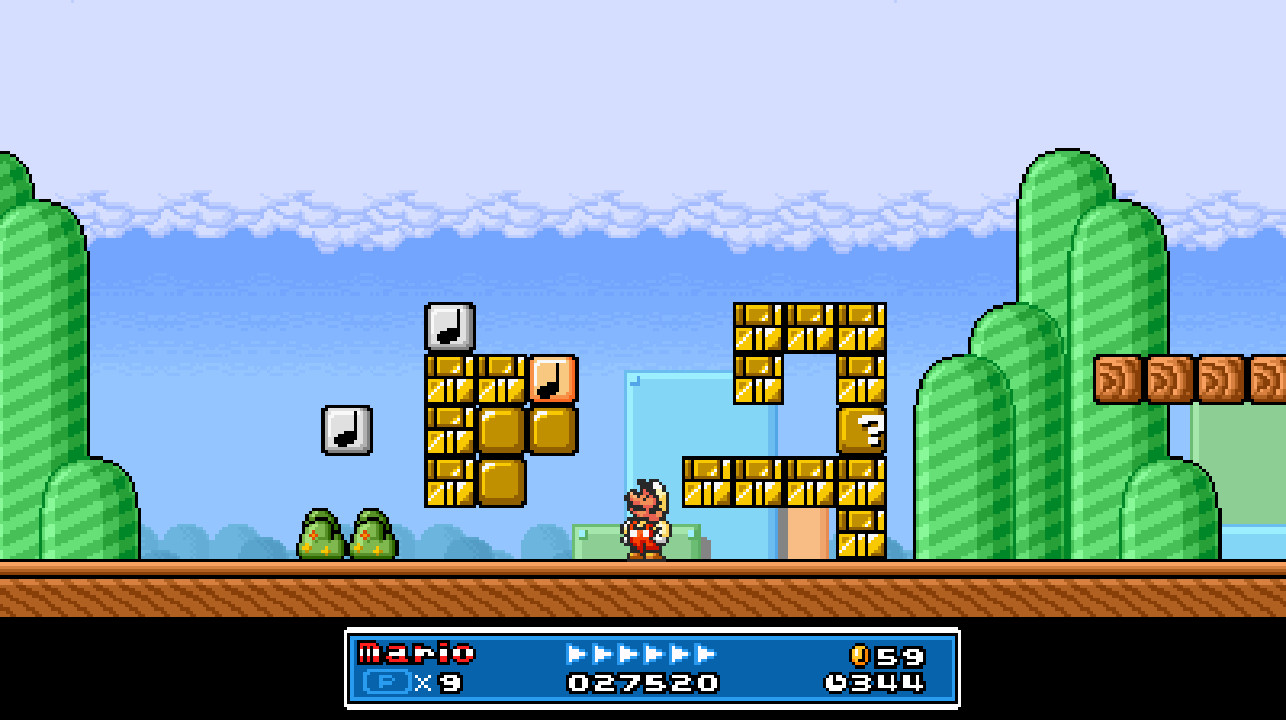Select the Mario character sprite
The width and height of the screenshot is (1286, 720).
click(x=645, y=520)
